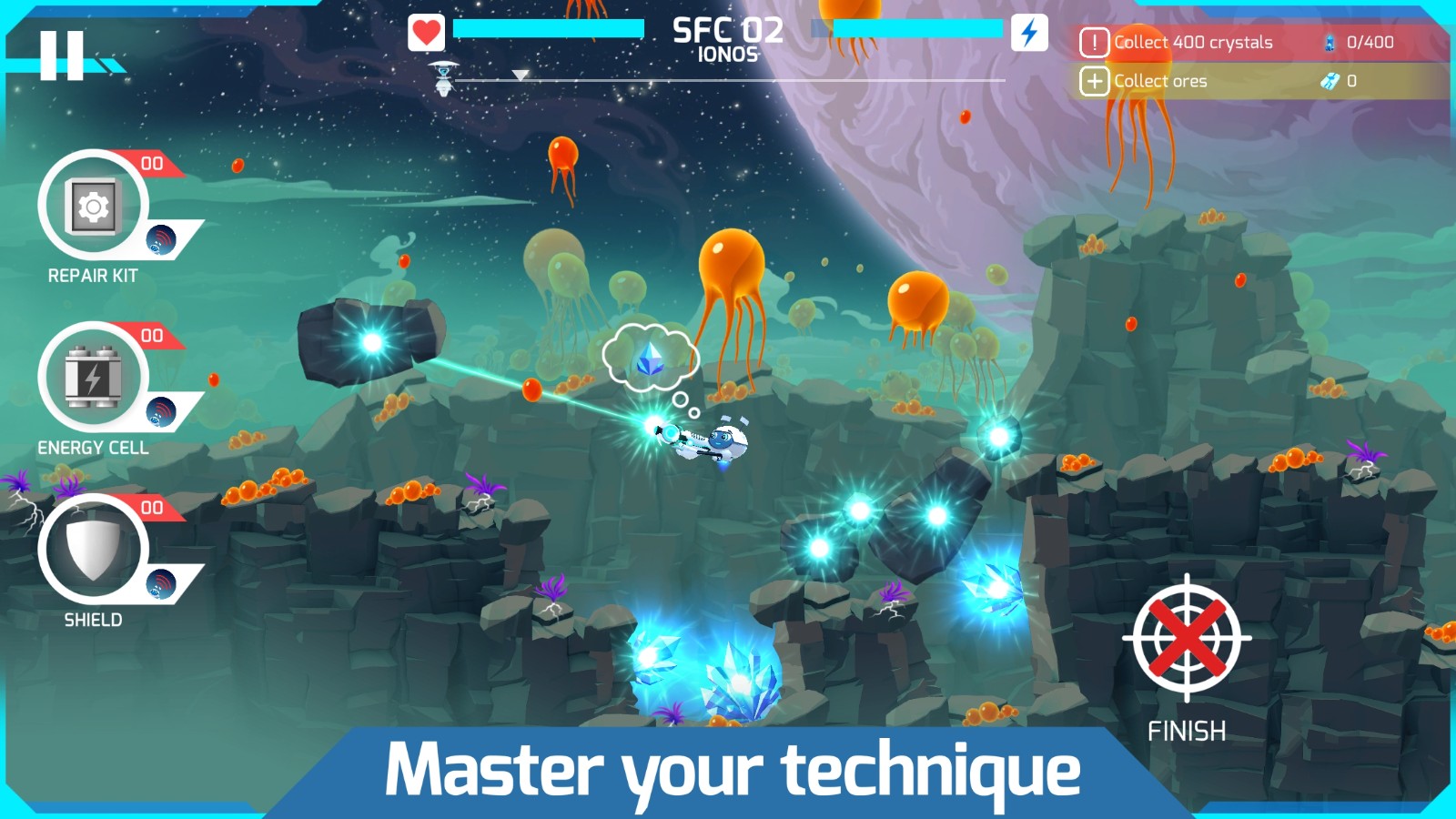Click the lightning icon beside the energy bar
Image resolution: width=1456 pixels, height=819 pixels.
(1029, 34)
